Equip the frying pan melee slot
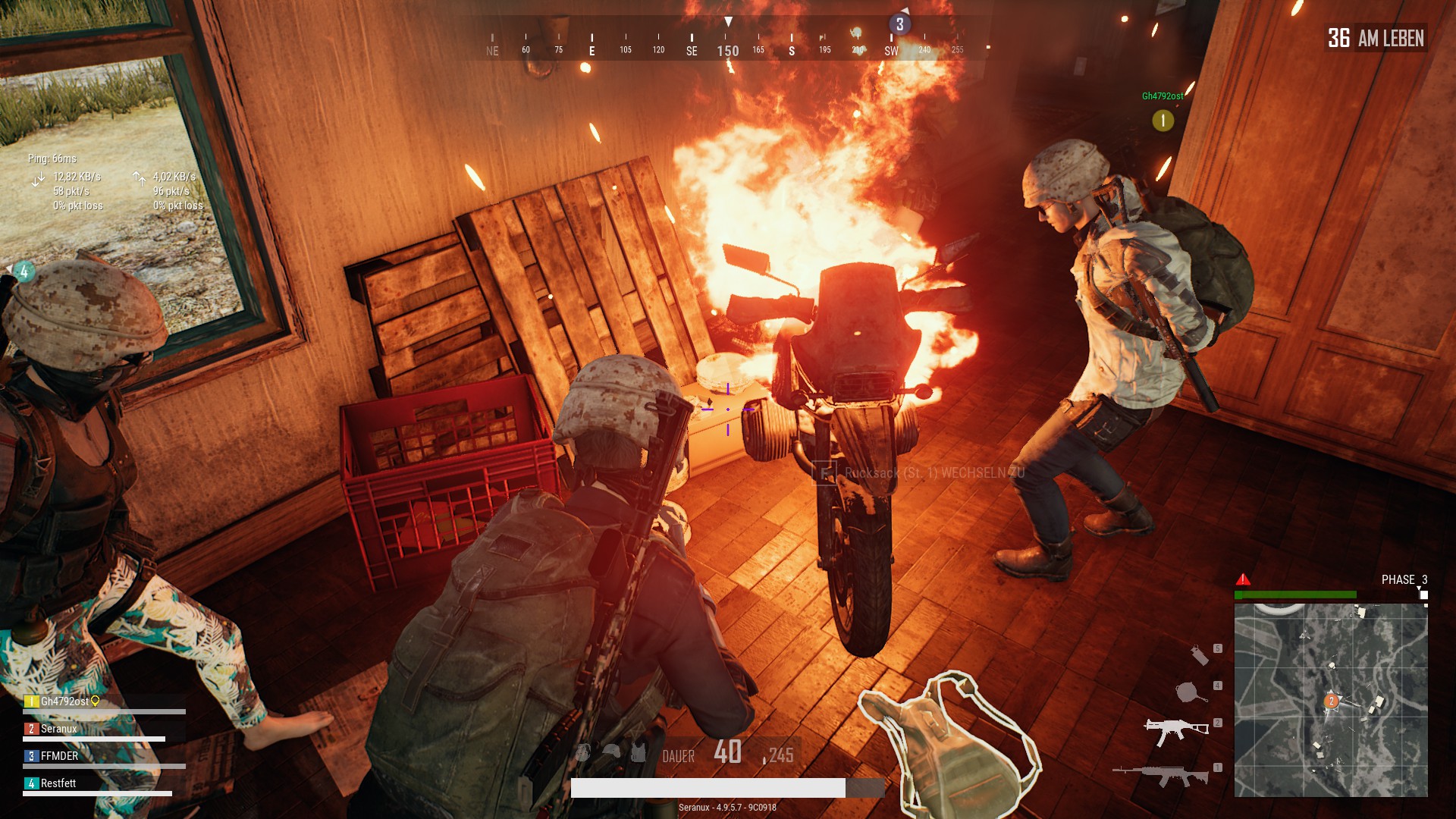This screenshot has height=819, width=1456. point(1189,692)
